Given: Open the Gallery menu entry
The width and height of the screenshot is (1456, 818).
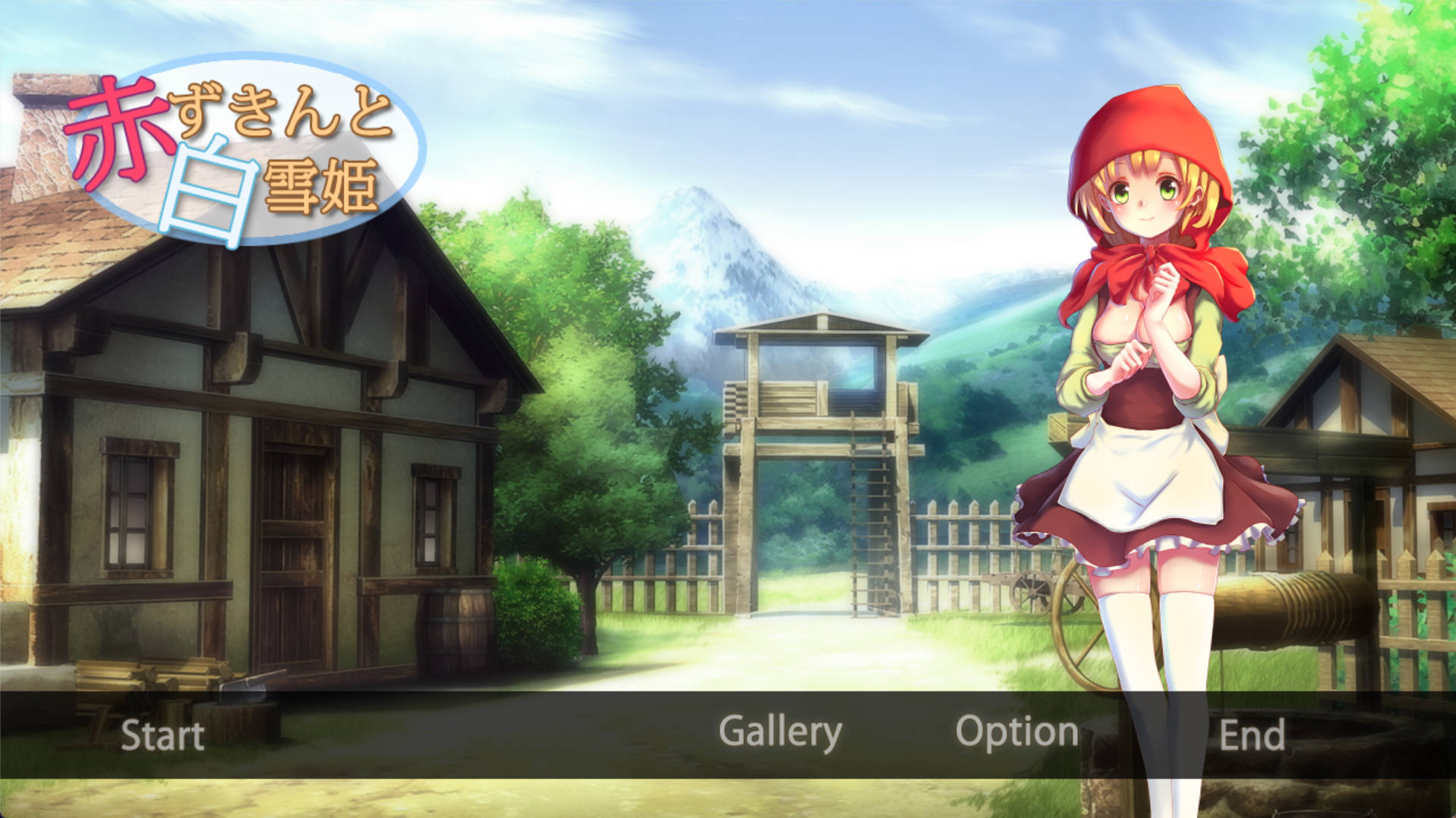Looking at the screenshot, I should pyautogui.click(x=780, y=731).
